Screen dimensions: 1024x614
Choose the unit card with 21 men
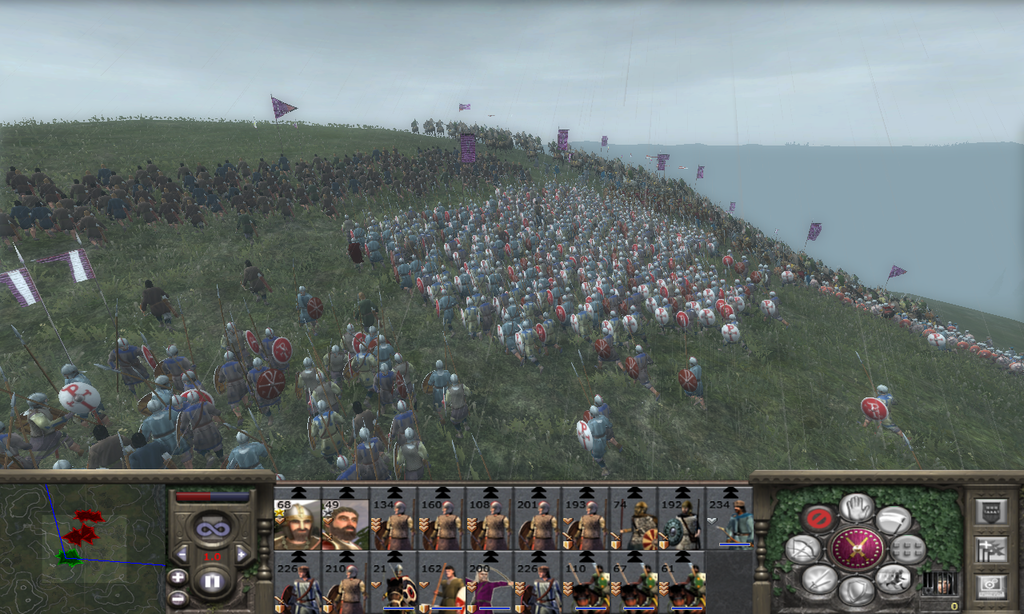[x=393, y=583]
